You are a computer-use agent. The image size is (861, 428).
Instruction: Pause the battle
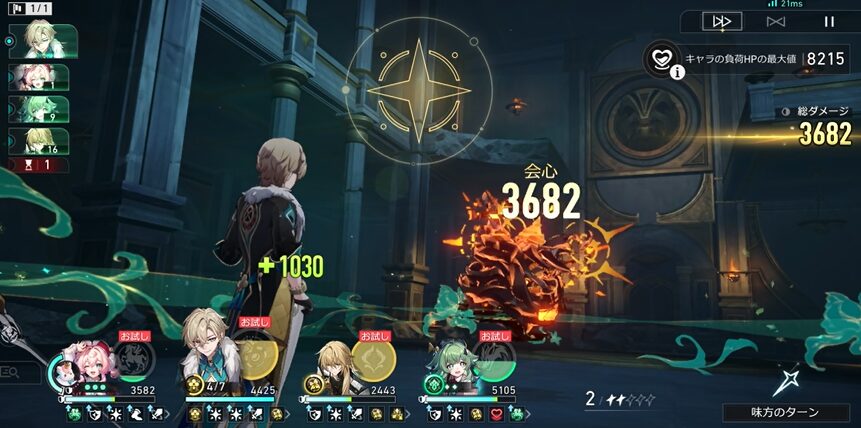tap(829, 21)
